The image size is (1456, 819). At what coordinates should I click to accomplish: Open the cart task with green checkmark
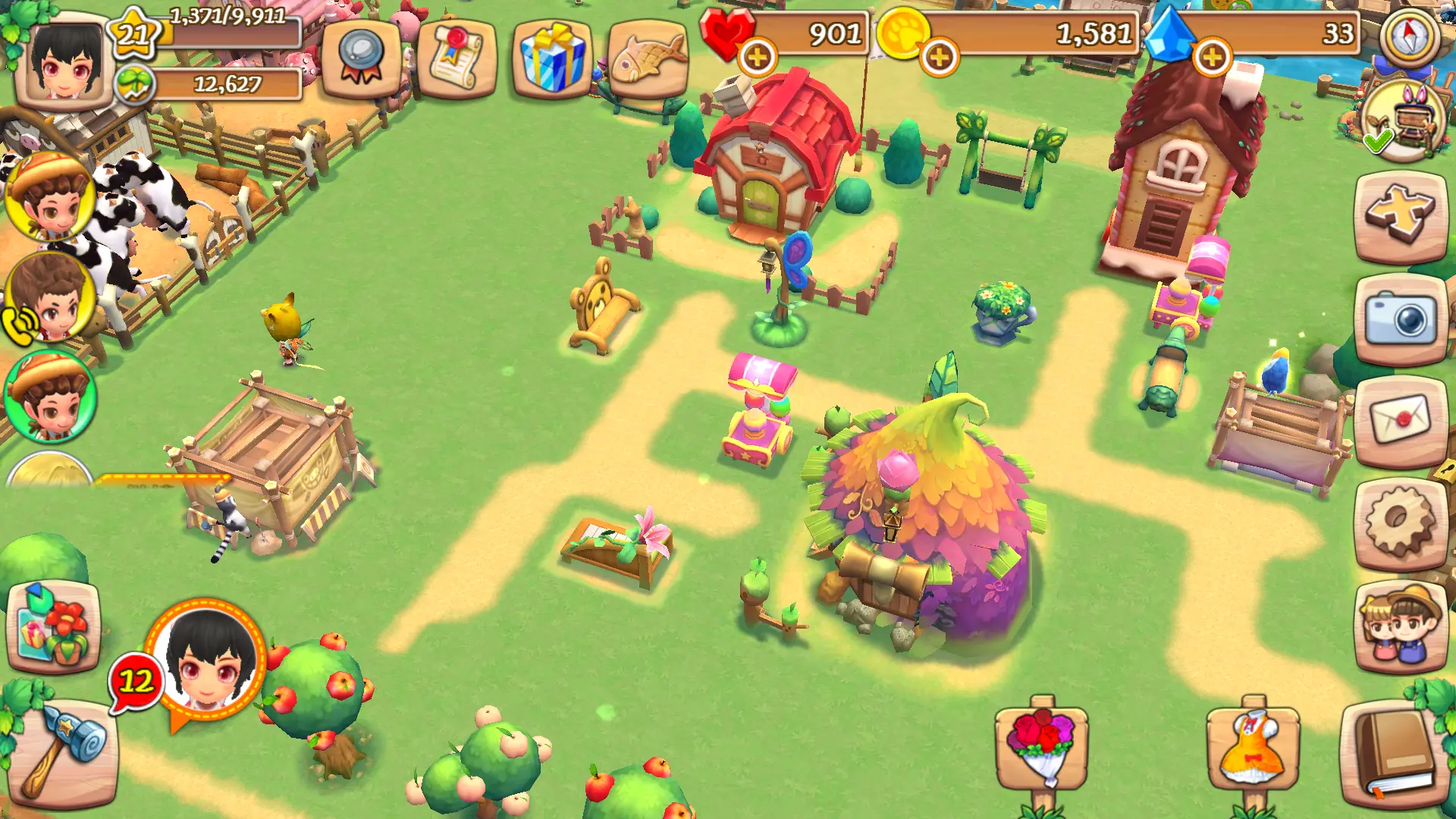coord(1401,121)
